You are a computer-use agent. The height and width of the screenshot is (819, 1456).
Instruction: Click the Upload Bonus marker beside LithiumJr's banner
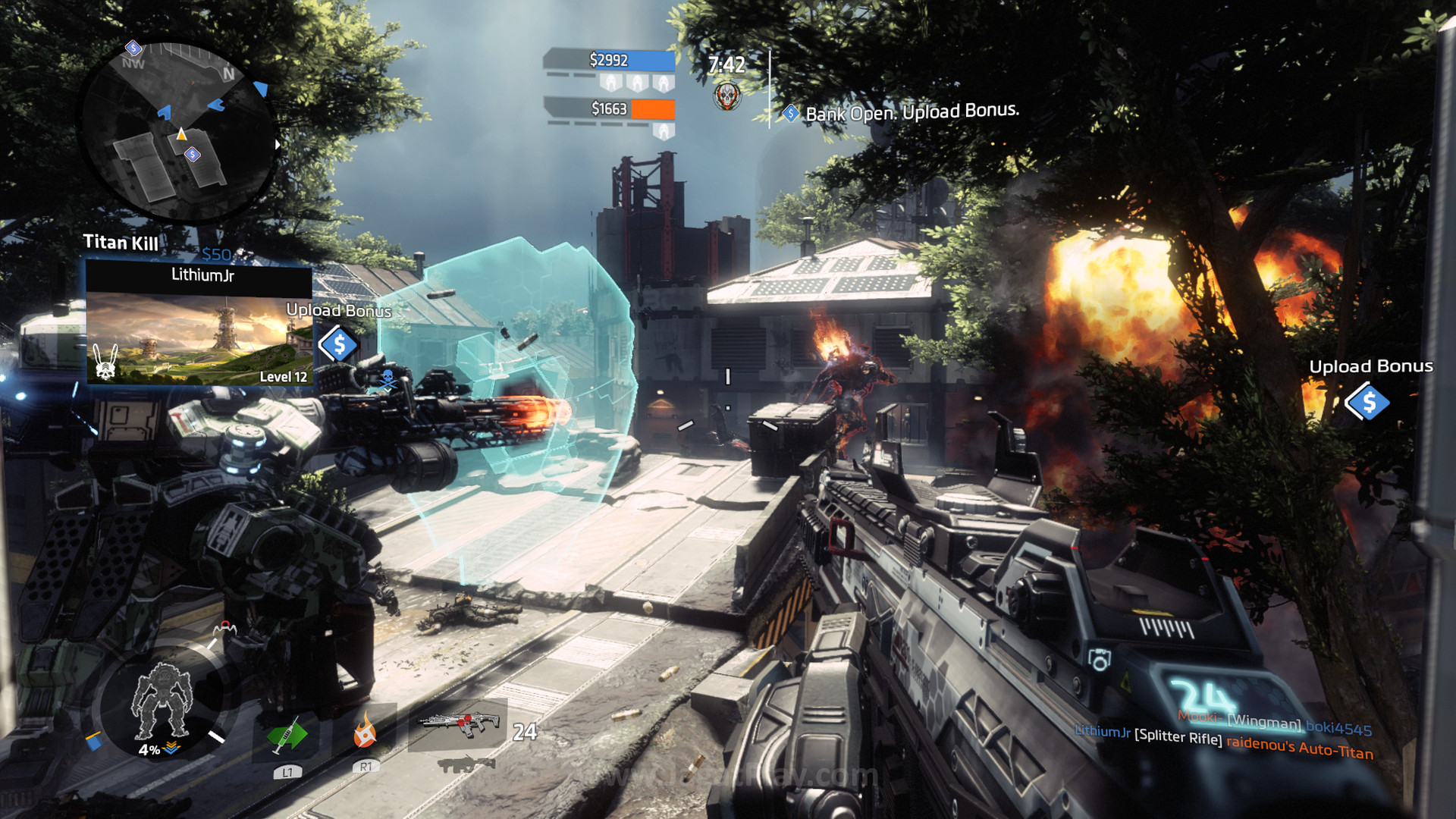tap(338, 345)
